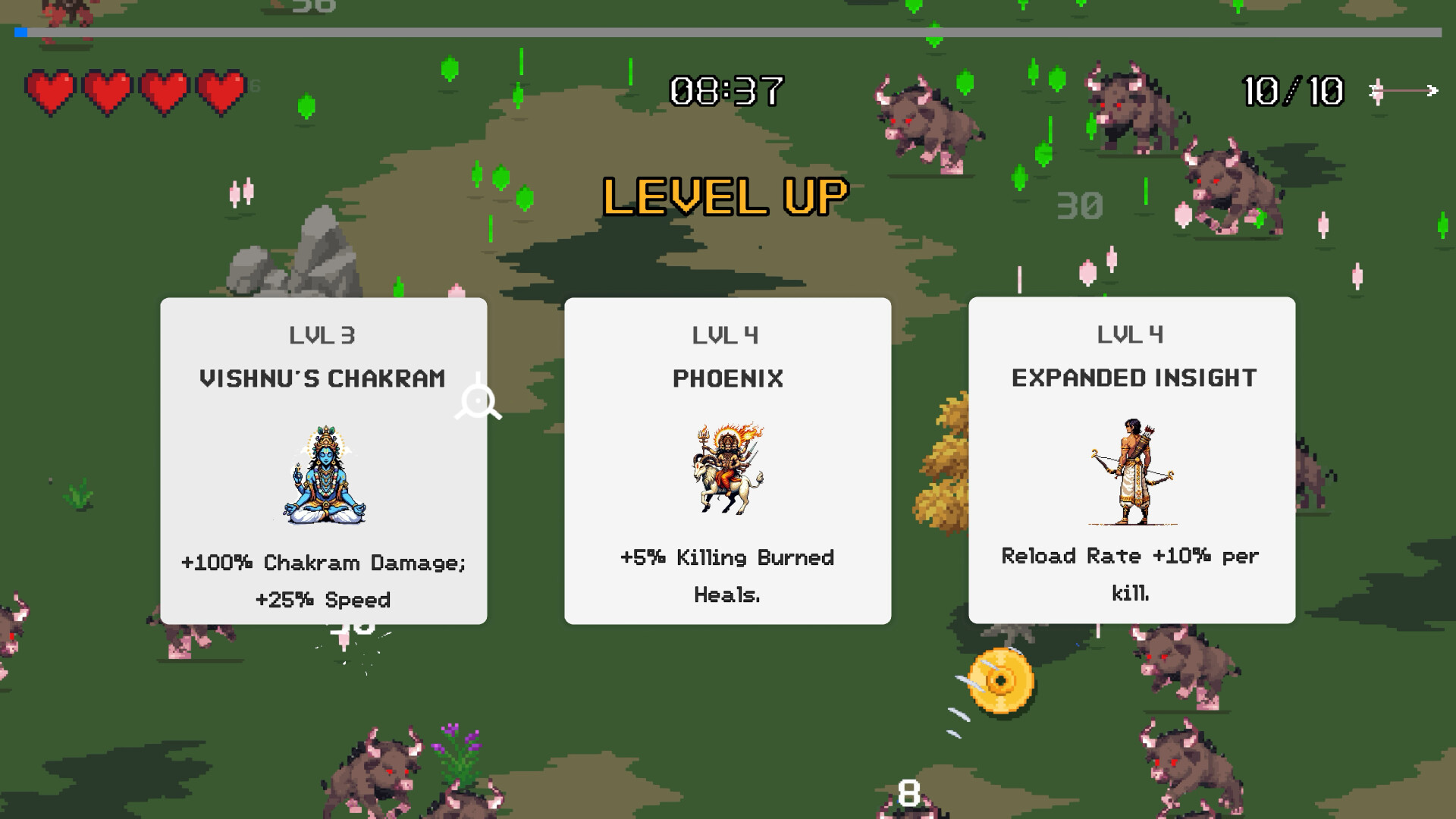Click the Reload Rate +10% per kill text

[x=1131, y=575]
